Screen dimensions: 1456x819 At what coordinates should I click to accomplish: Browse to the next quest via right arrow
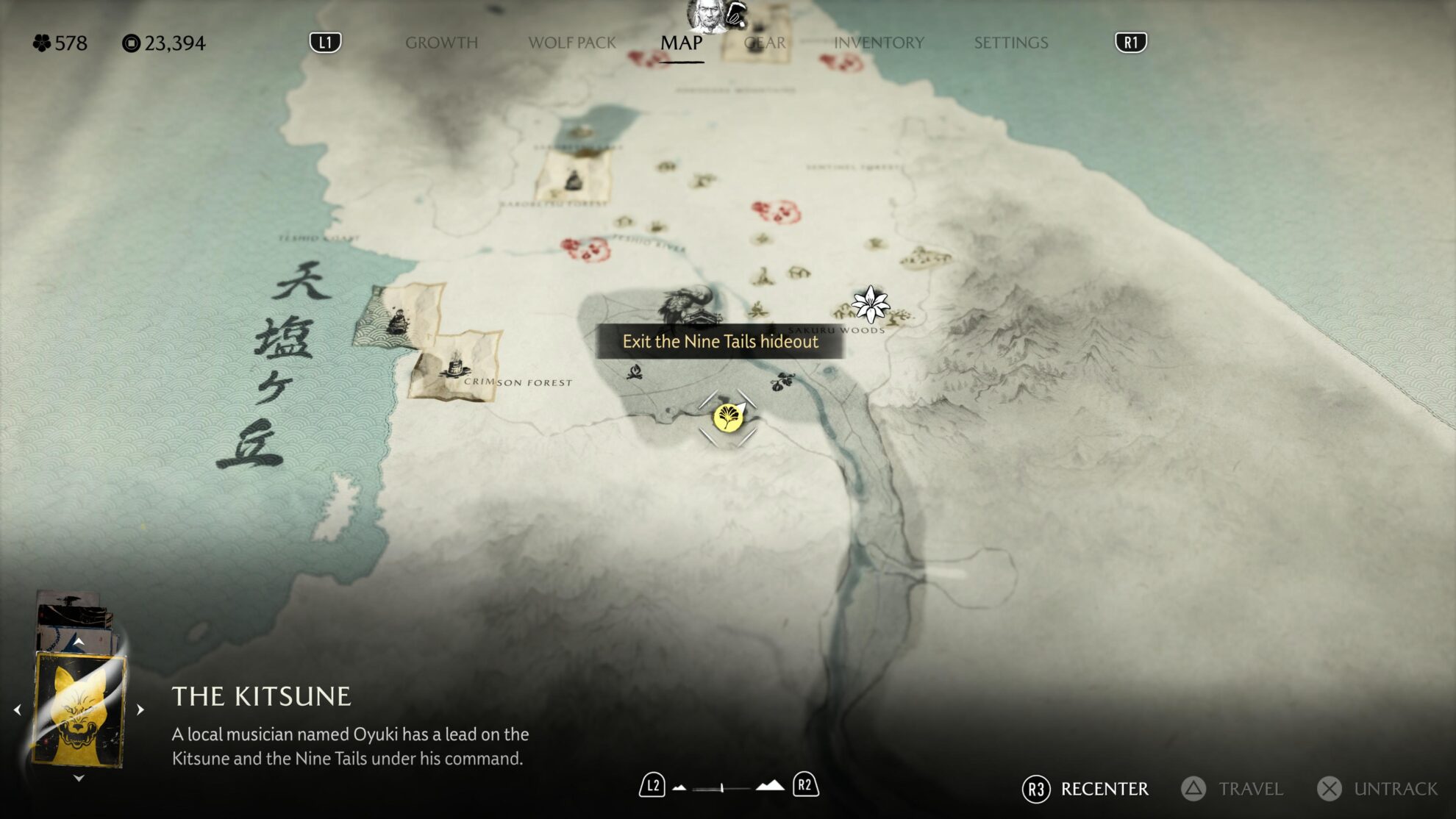tap(140, 710)
